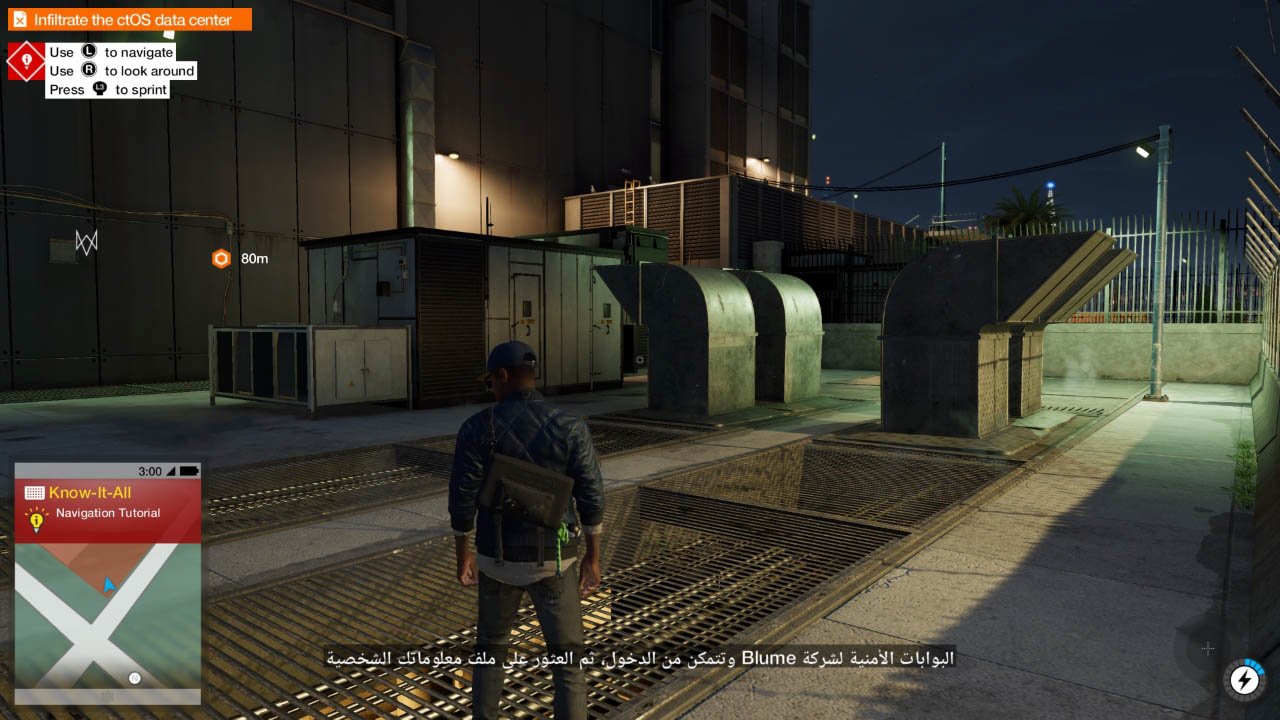The image size is (1280, 720).
Task: Expand the phone dock drawer below the minimap
Action: (x=108, y=697)
